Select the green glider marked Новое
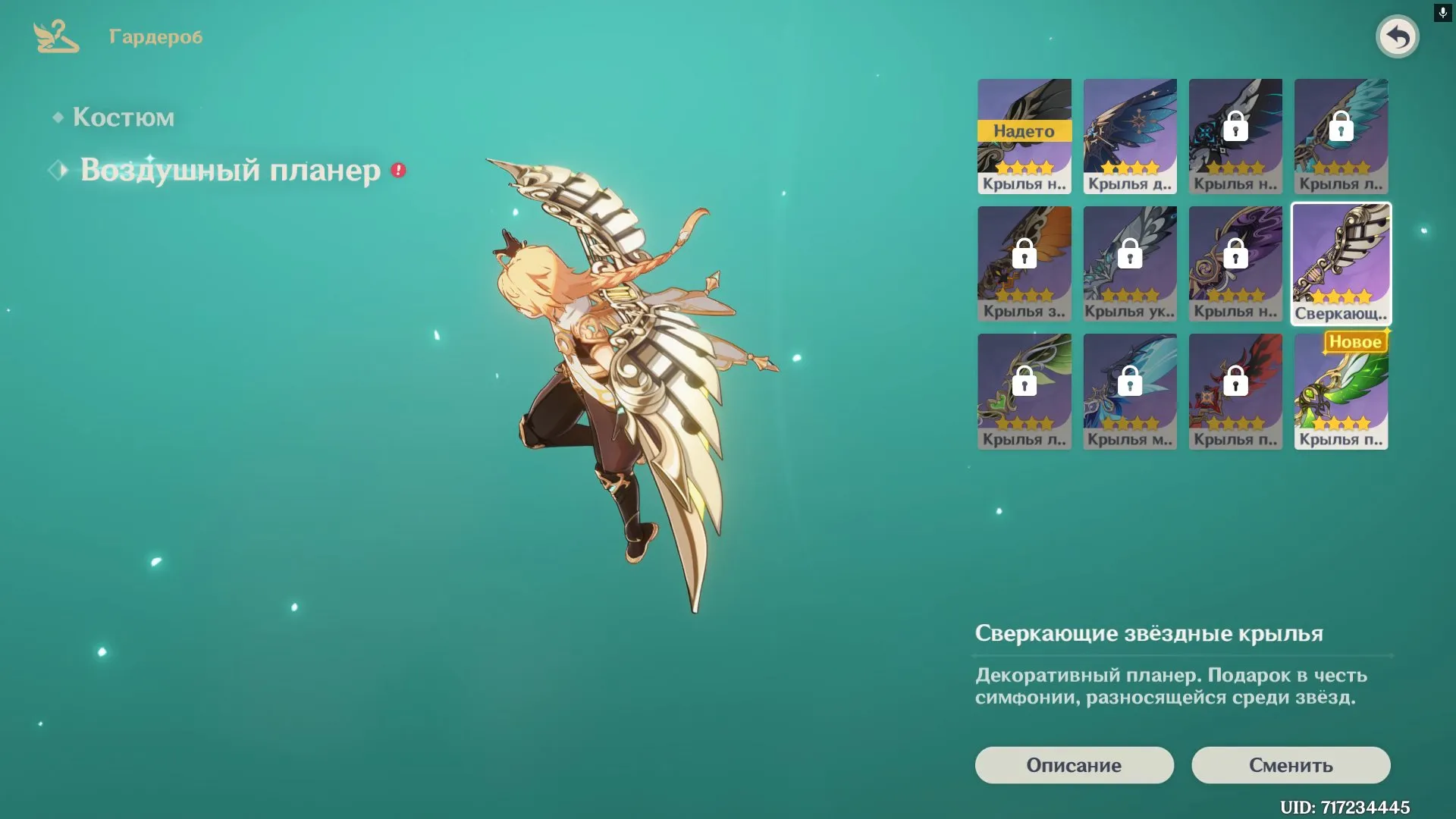This screenshot has height=819, width=1456. point(1340,391)
